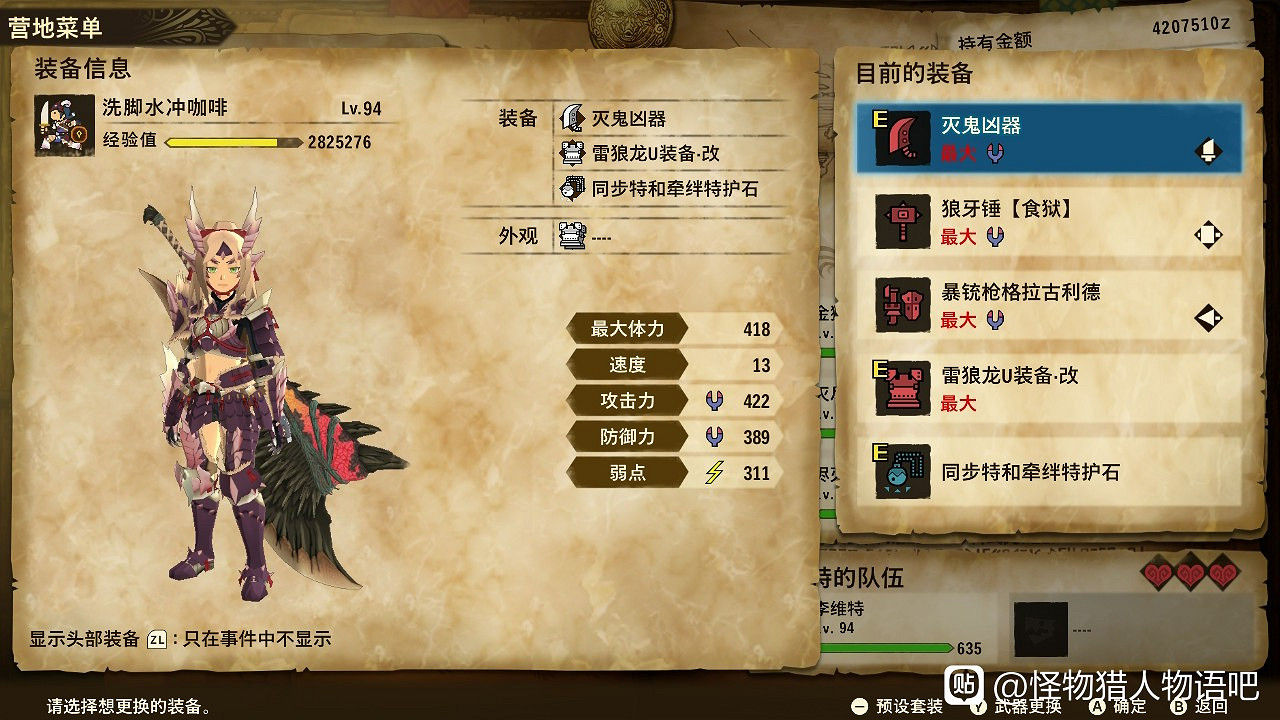Image resolution: width=1280 pixels, height=720 pixels.
Task: Click the wrench icon beside 攻击力
Action: pyautogui.click(x=716, y=400)
